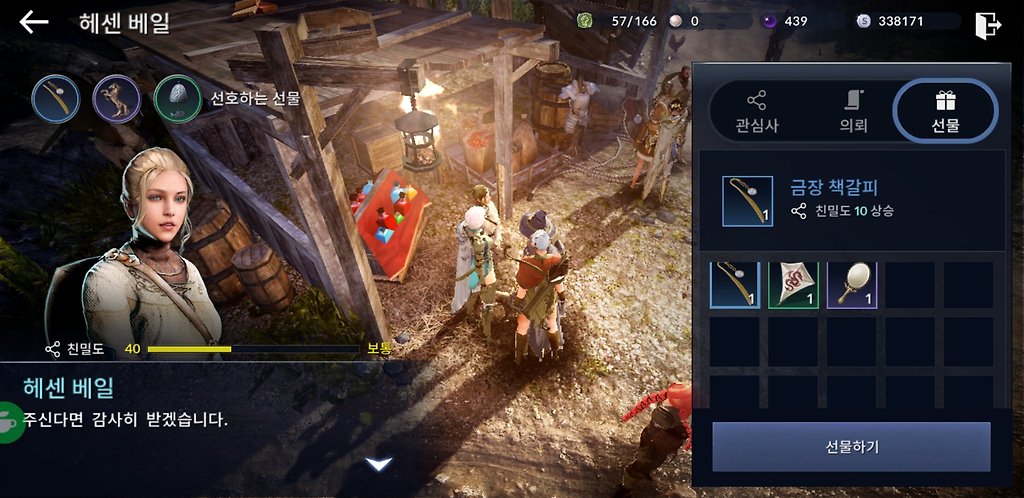The image size is (1024, 498).
Task: Click the 선물하기 button
Action: point(851,446)
